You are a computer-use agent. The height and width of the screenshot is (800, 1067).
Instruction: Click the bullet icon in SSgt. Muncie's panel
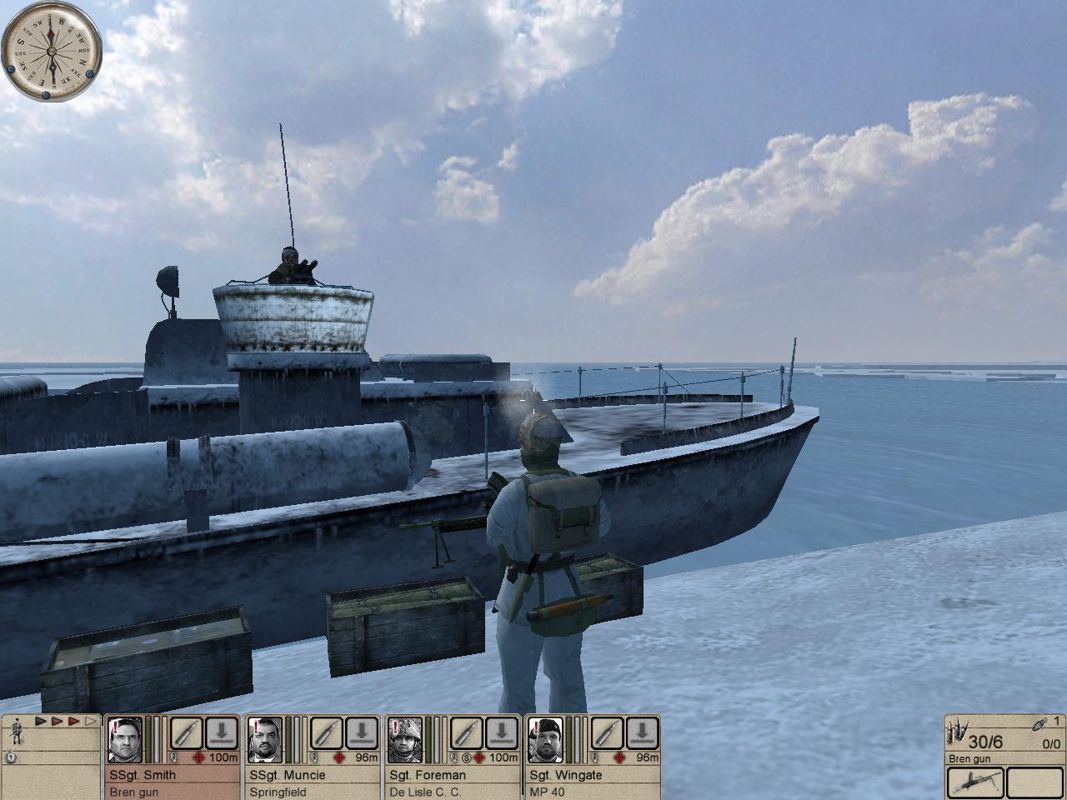click(x=325, y=733)
